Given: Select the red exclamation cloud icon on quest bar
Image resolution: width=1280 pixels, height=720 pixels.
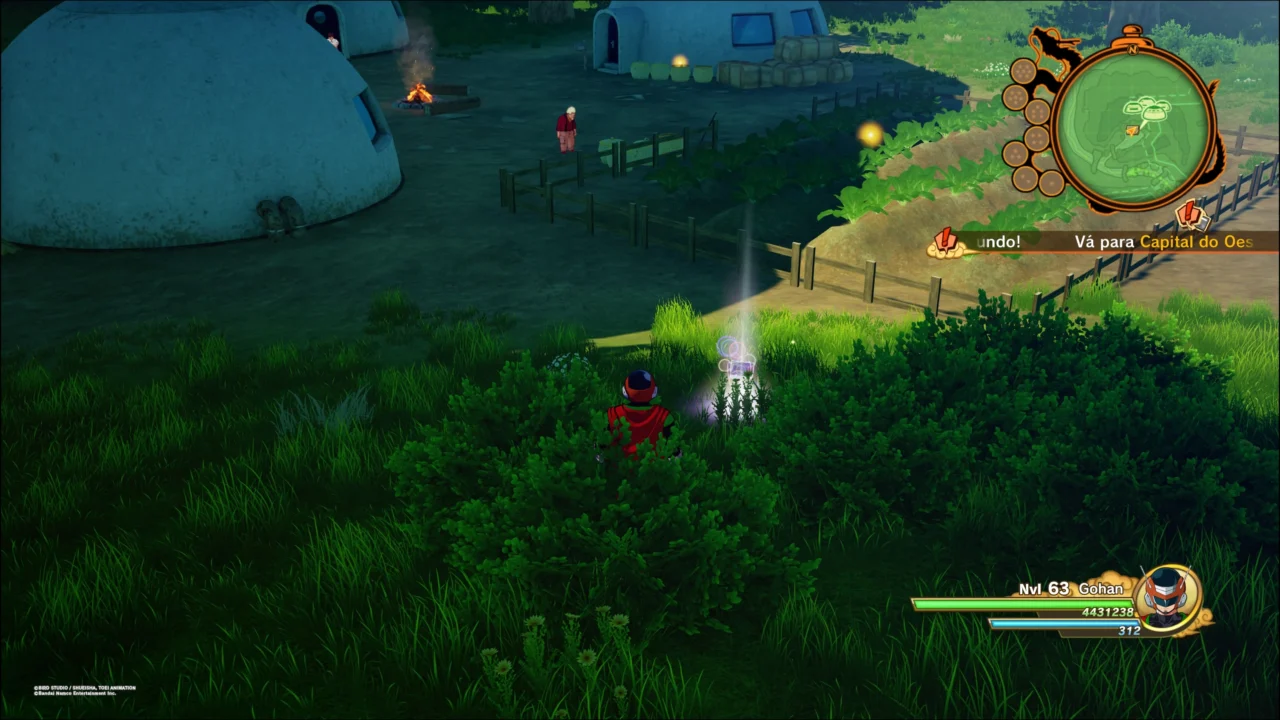Looking at the screenshot, I should 945,242.
